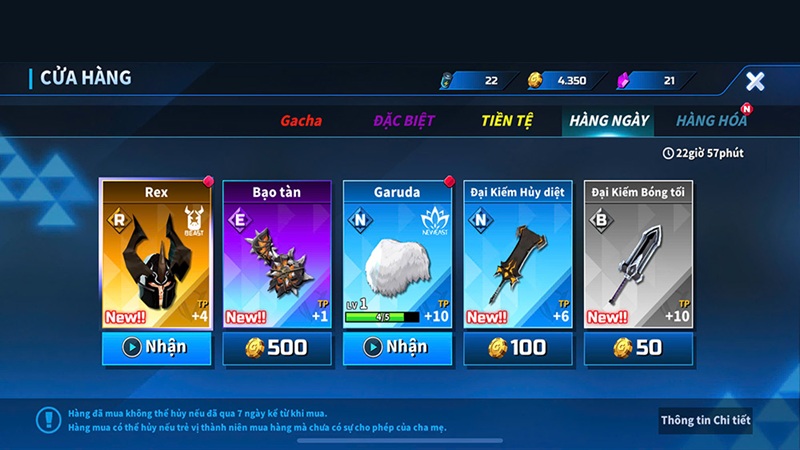Select the Đại Kiếm Bóng tối card

[639, 255]
